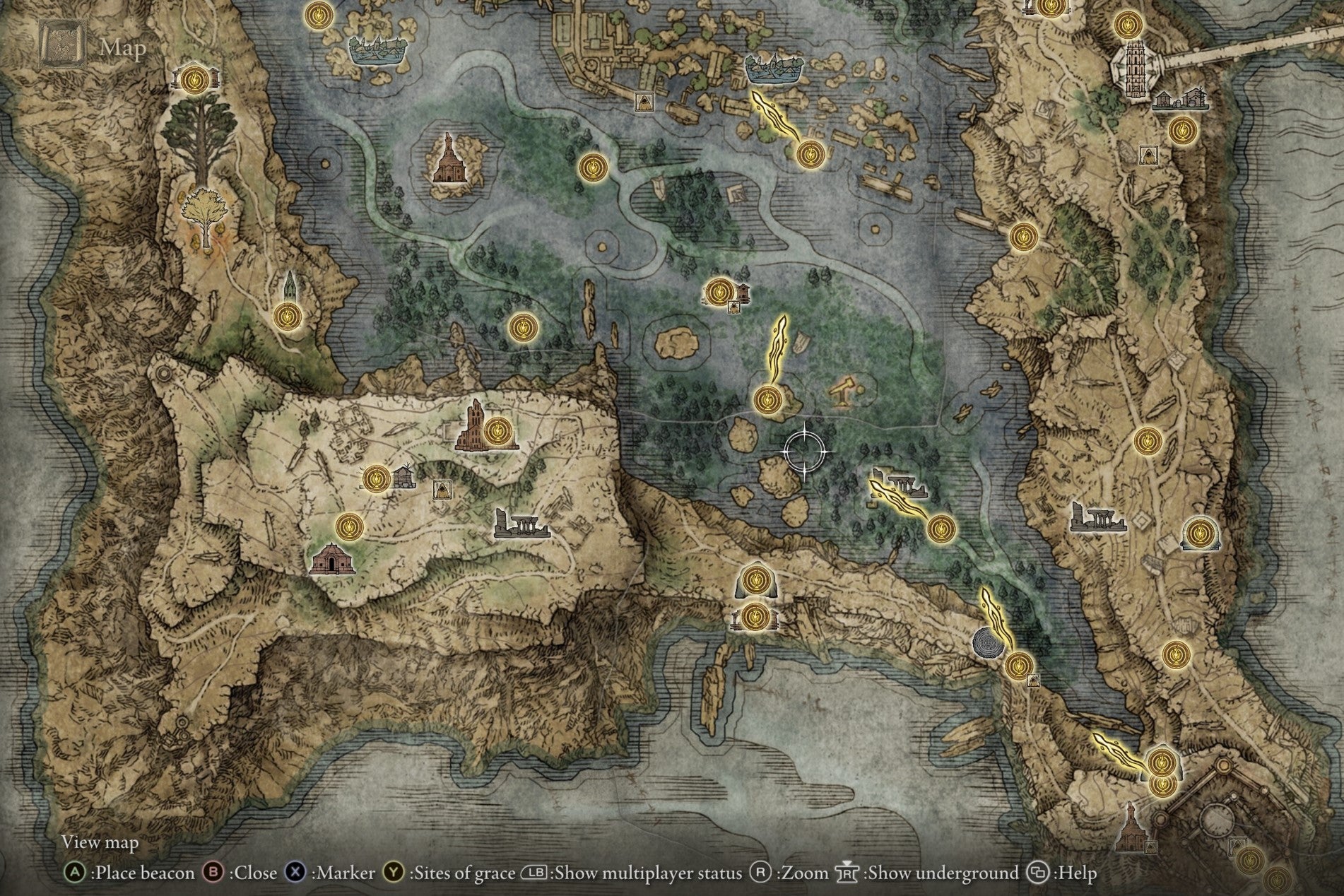Select the grace icon inside the gray circle to the southeast
Screen dimensions: 1344x896
pos(1019,664)
